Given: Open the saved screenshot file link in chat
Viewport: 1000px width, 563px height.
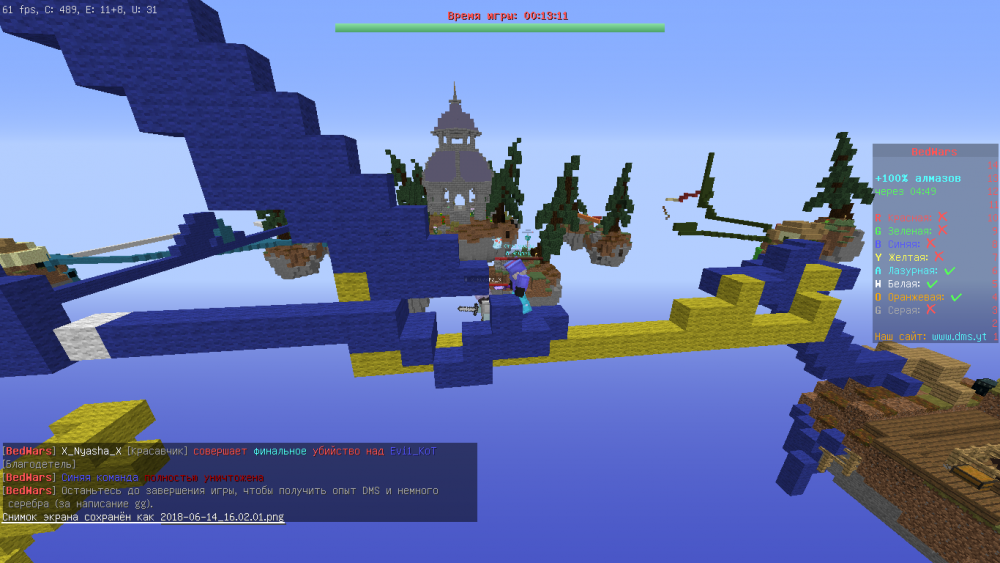Looking at the screenshot, I should tap(221, 517).
